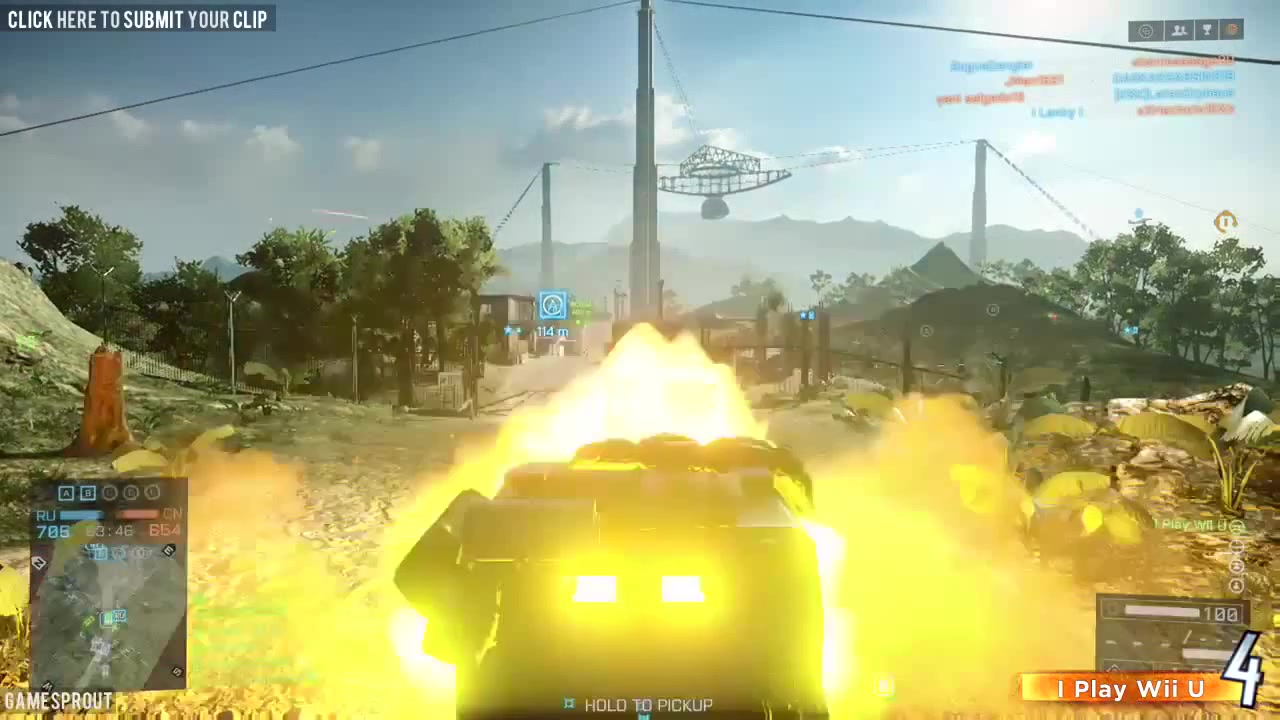Toggle the empty squad slot F
The width and height of the screenshot is (1280, 720).
(150, 493)
